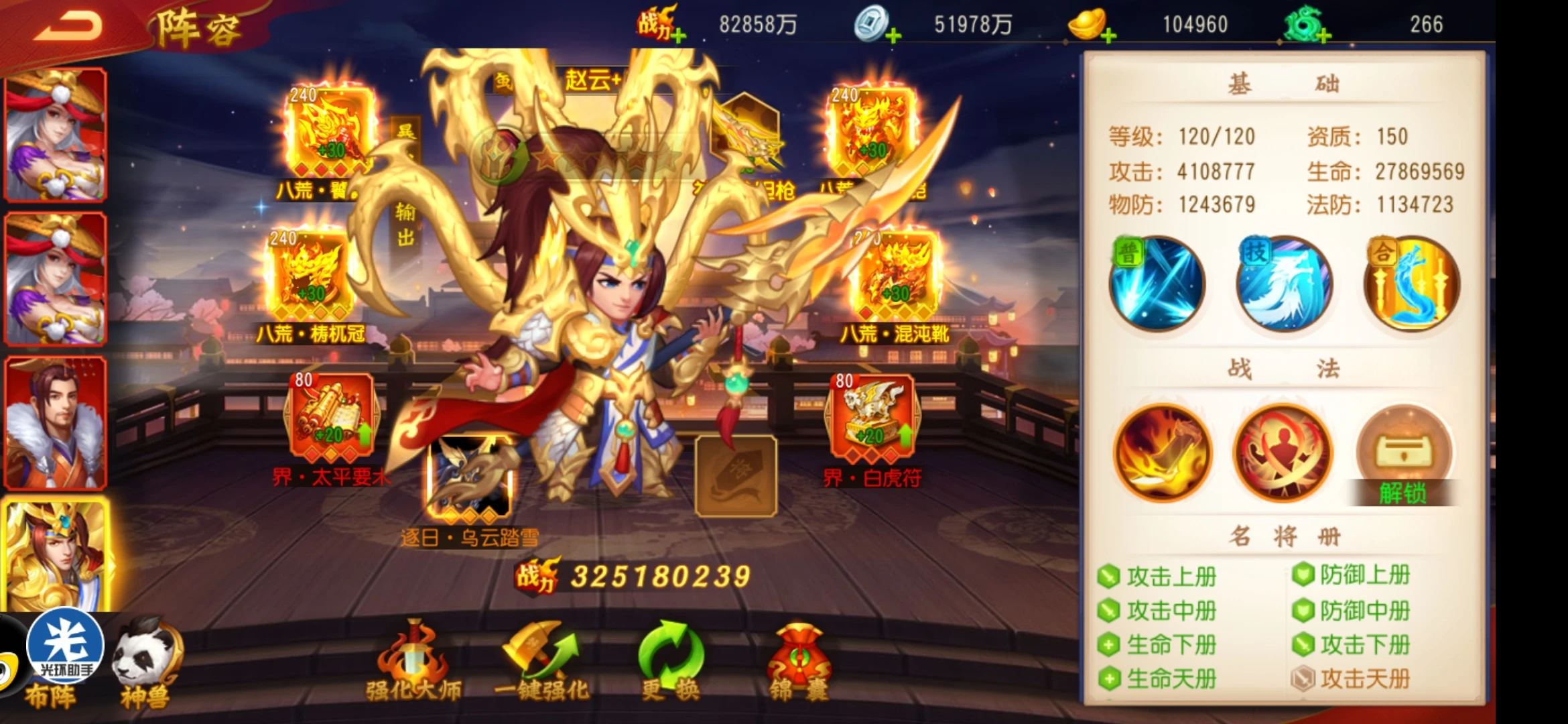Add more gold ingots with plus
Screen dimensions: 1568x724
tap(1108, 35)
